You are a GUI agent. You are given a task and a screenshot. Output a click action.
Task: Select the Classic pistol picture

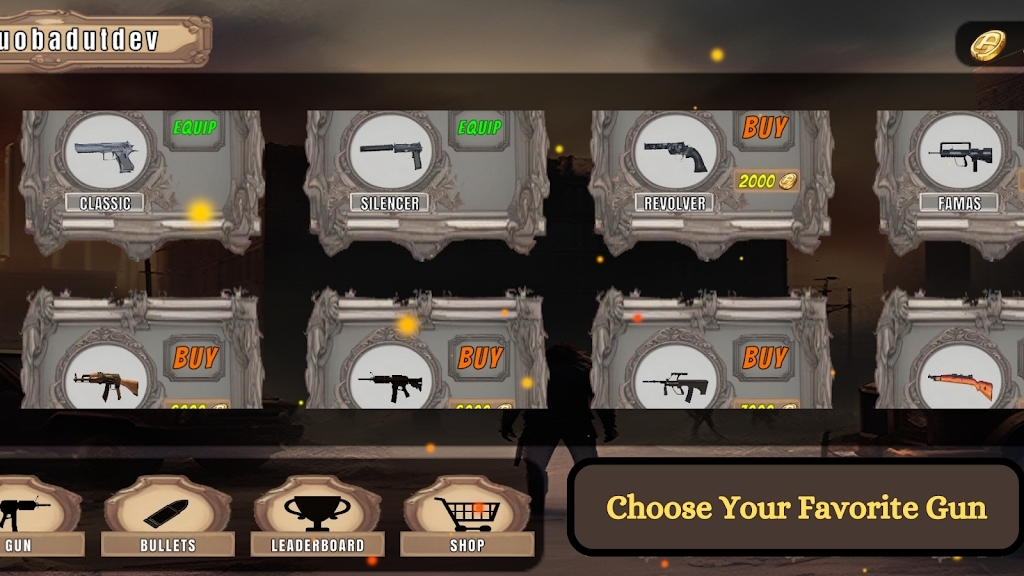106,153
